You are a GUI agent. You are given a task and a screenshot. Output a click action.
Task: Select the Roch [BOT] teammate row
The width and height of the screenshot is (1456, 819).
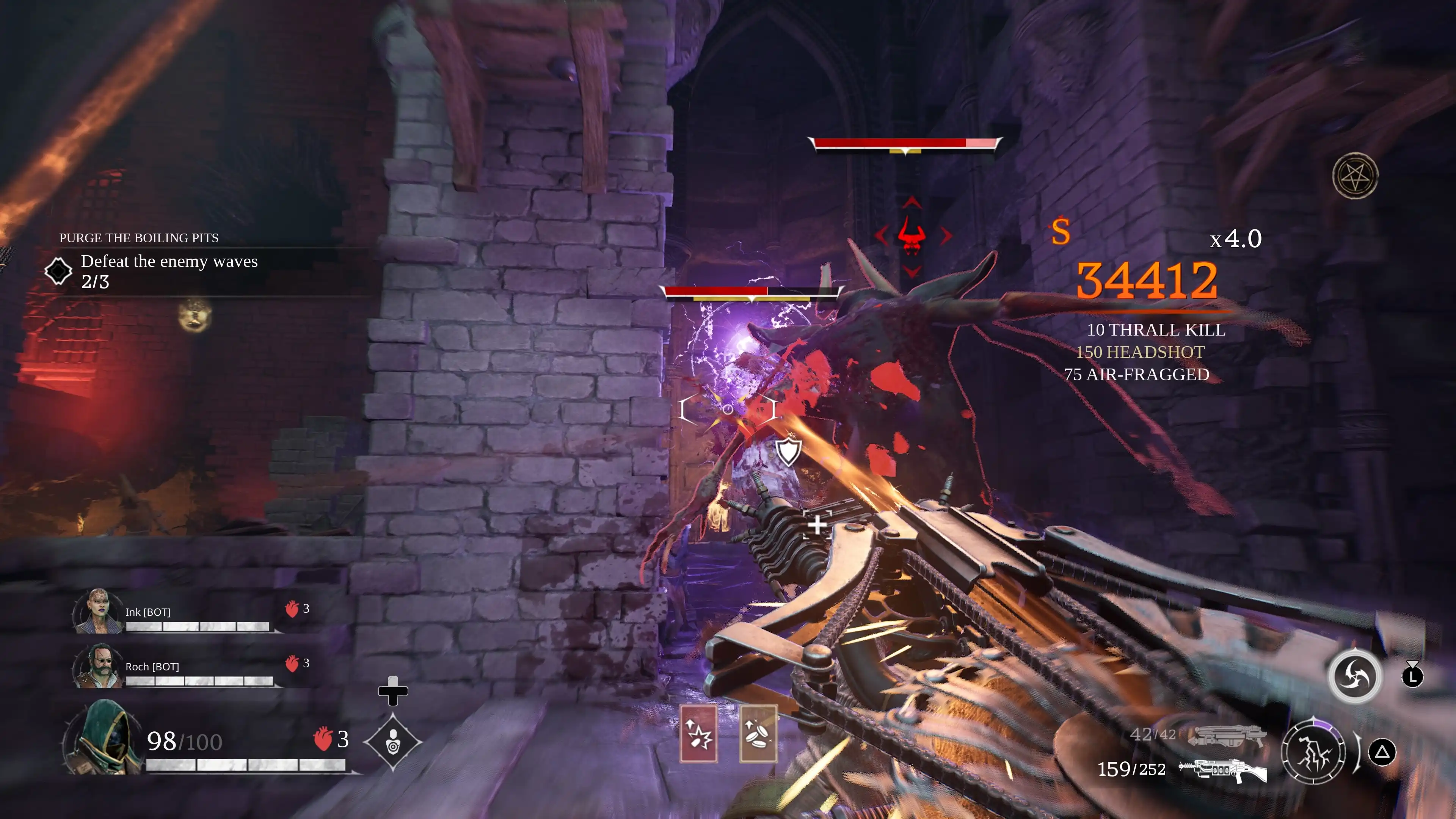pos(192,667)
